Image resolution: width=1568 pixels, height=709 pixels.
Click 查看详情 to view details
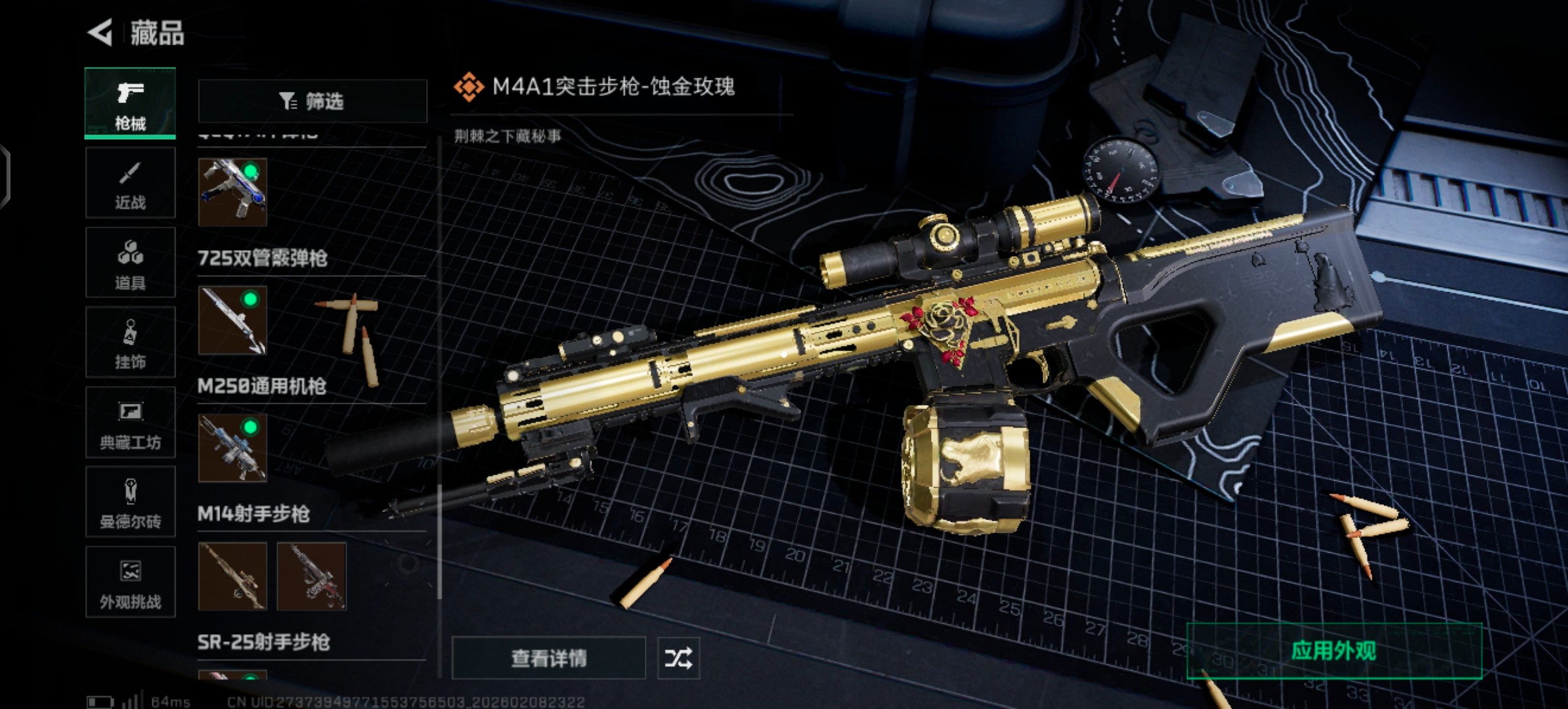pos(548,658)
